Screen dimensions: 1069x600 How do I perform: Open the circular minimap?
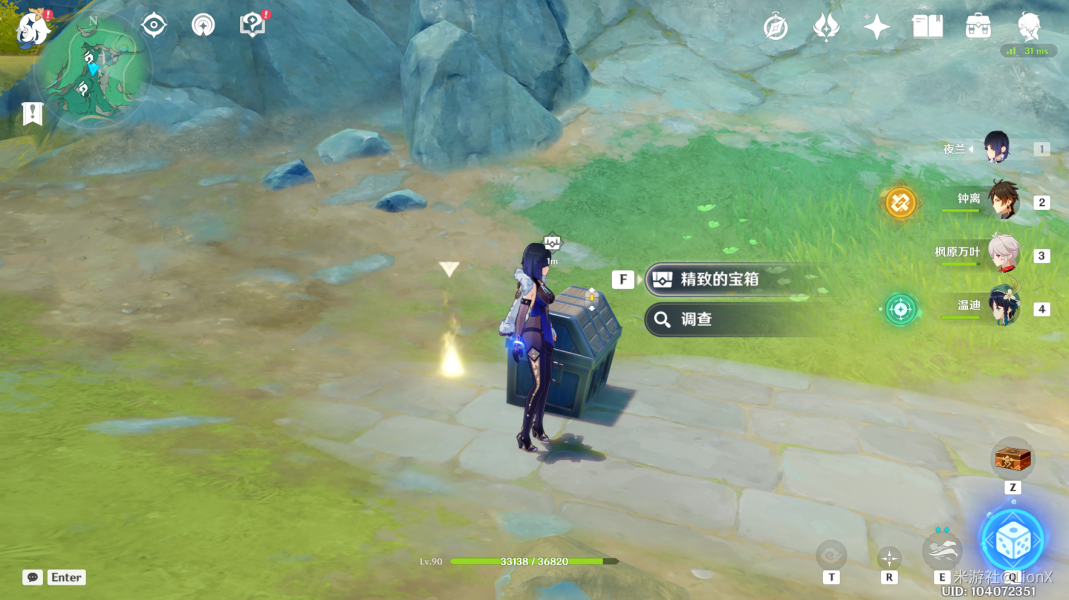click(x=94, y=72)
